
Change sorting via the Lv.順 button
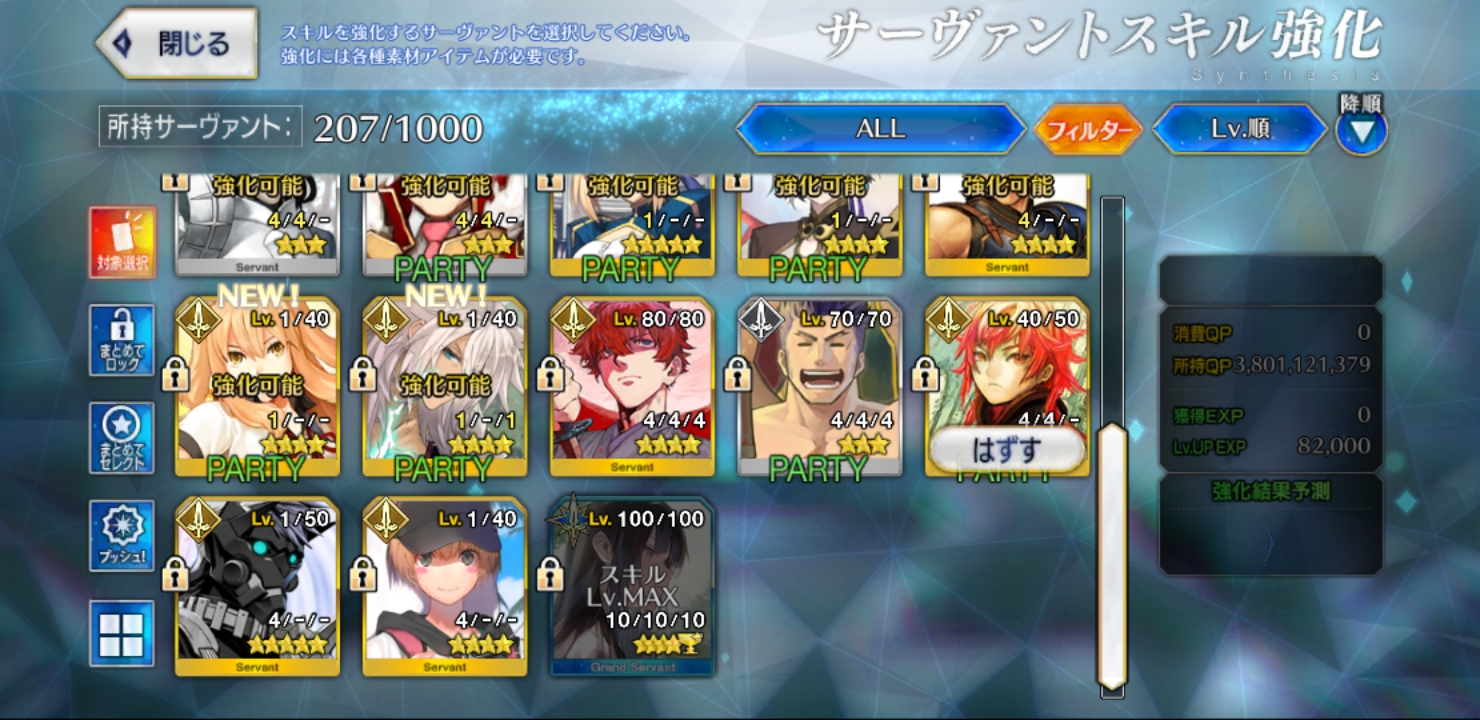tap(1240, 129)
